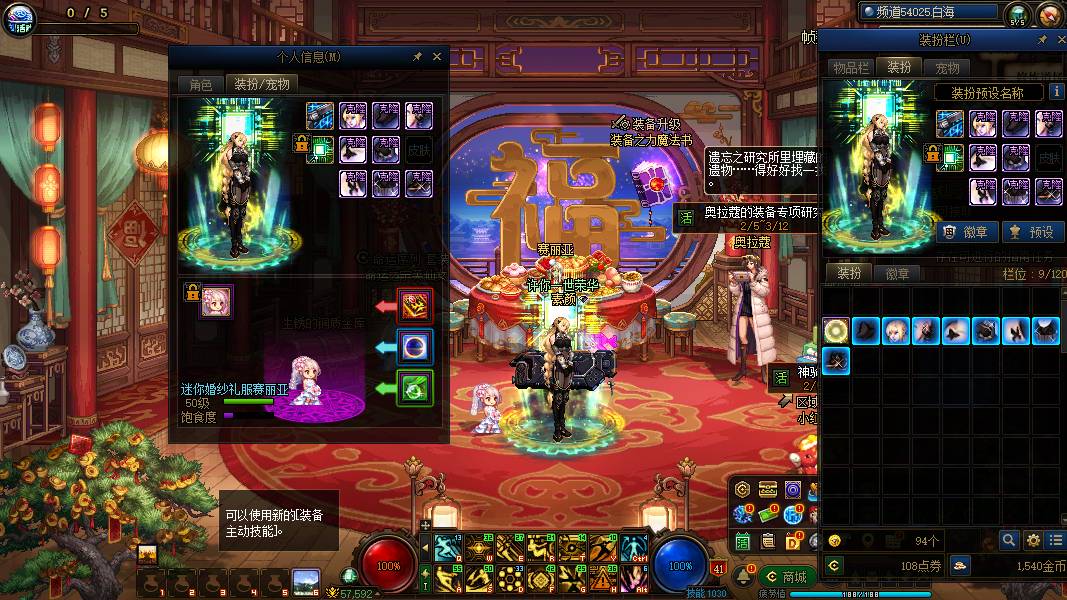Switch to the 徽章 sub-tab in inventory

click(897, 273)
